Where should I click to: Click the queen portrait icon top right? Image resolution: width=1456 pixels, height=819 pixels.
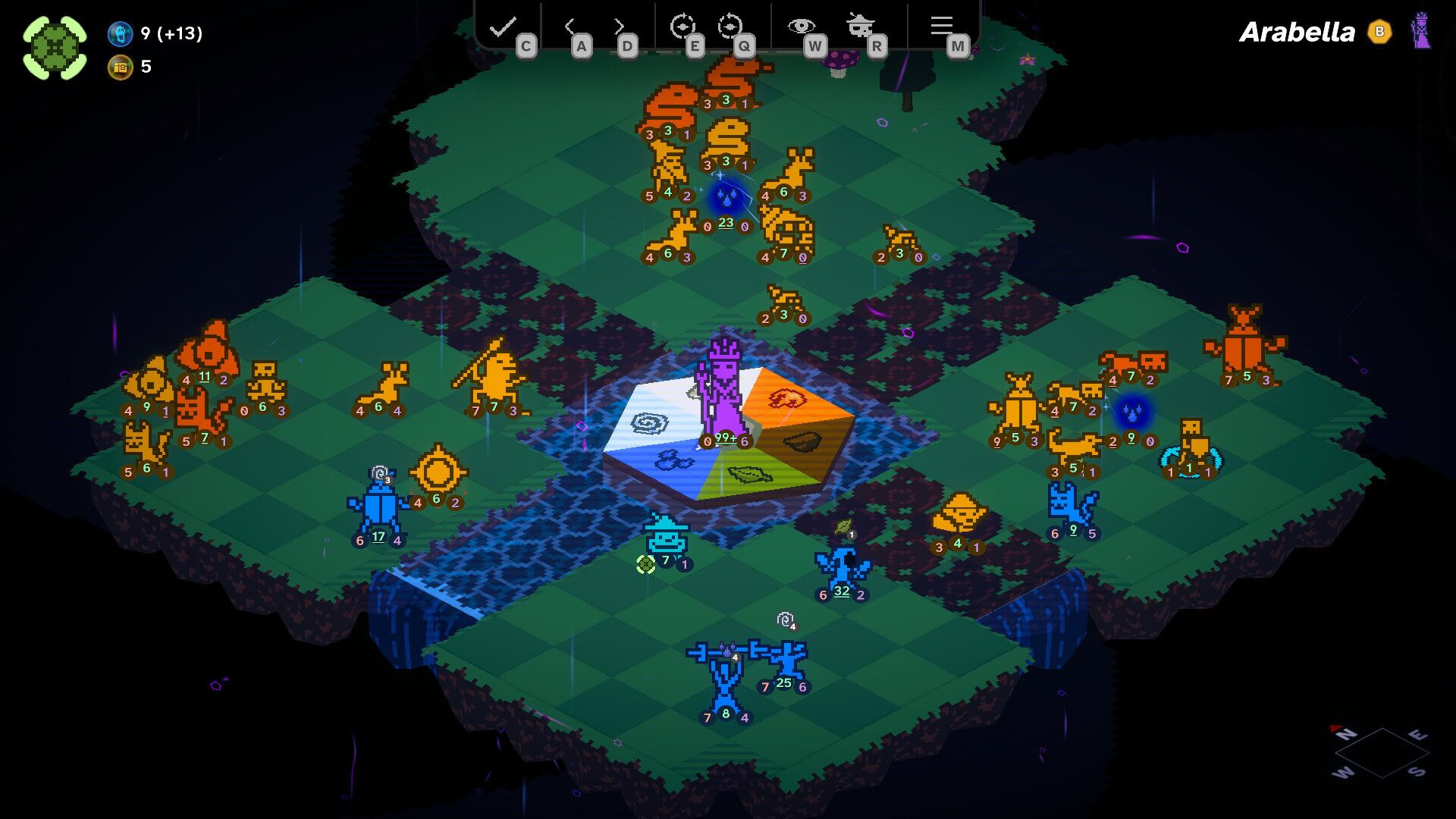coord(1424,32)
